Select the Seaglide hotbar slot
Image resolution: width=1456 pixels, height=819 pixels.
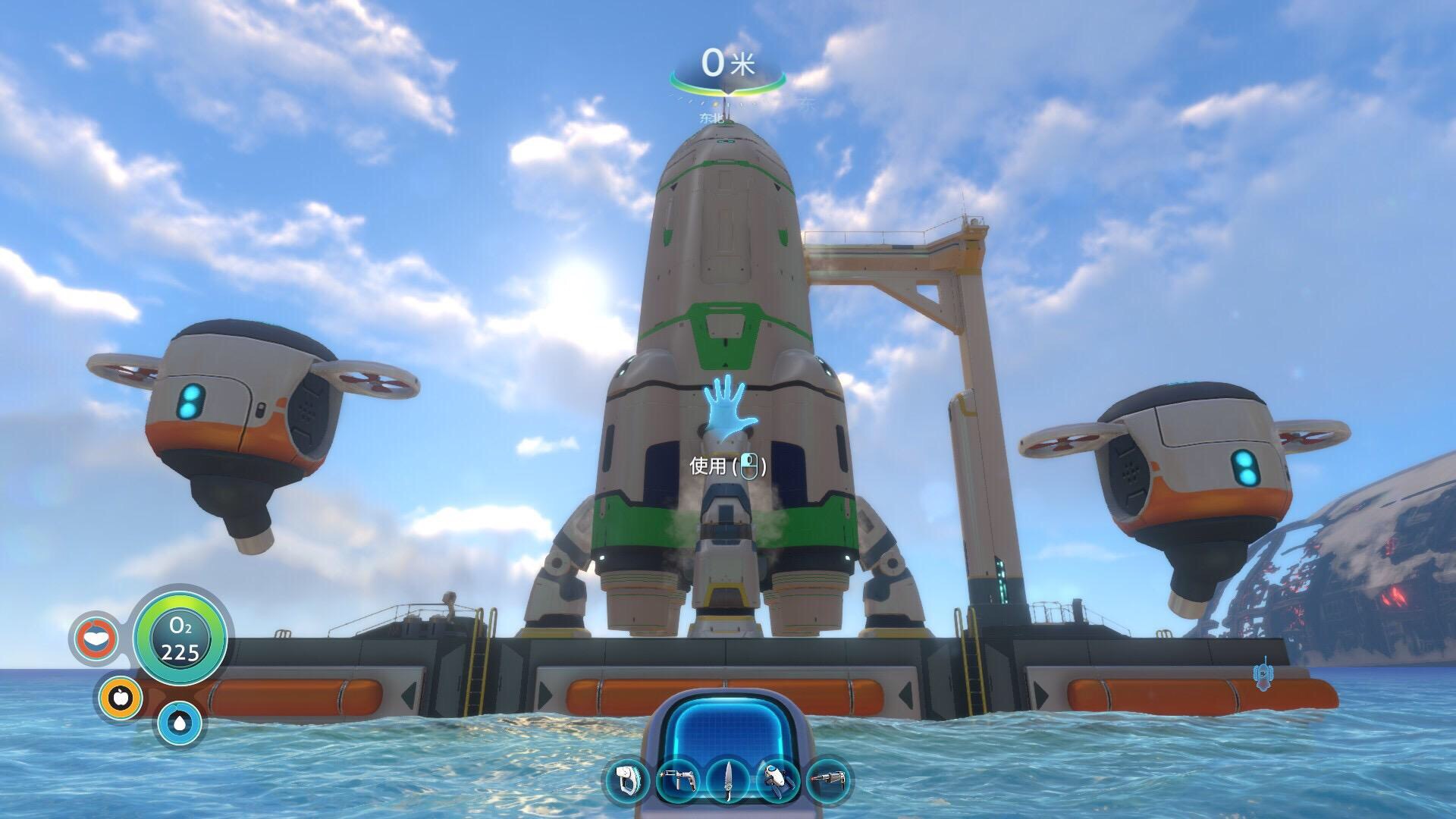click(x=779, y=780)
